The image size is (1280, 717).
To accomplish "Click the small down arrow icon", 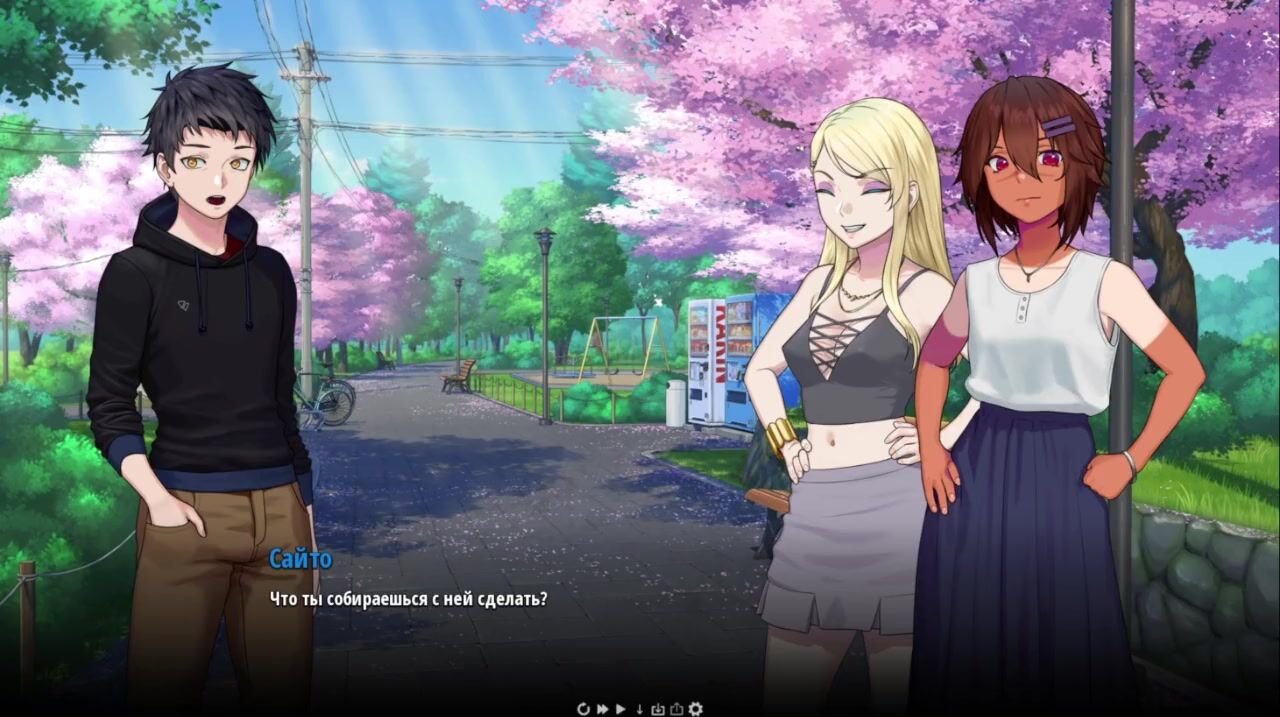I will 640,709.
